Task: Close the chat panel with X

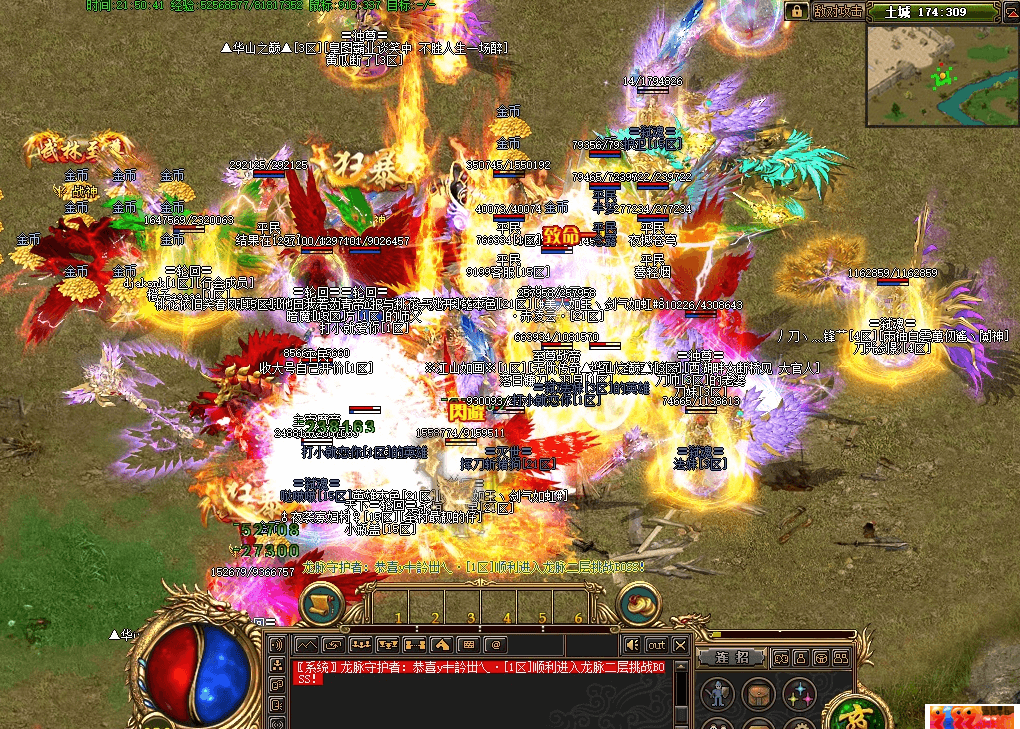Action: click(680, 645)
